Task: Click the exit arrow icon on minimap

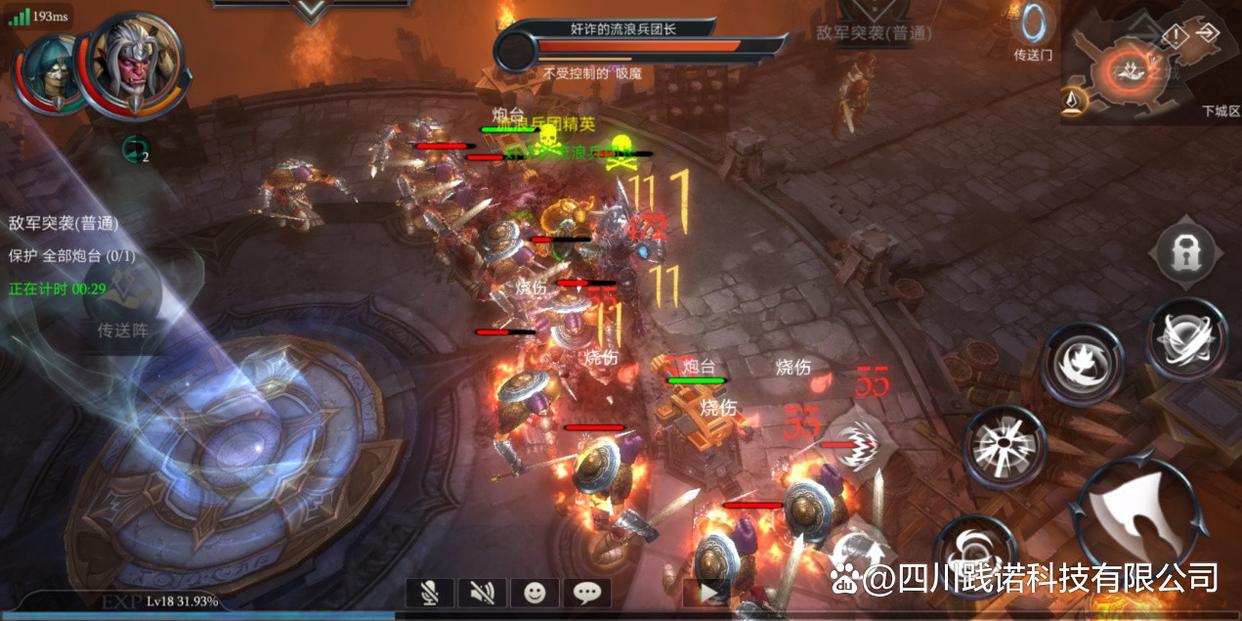Action: pyautogui.click(x=1207, y=33)
